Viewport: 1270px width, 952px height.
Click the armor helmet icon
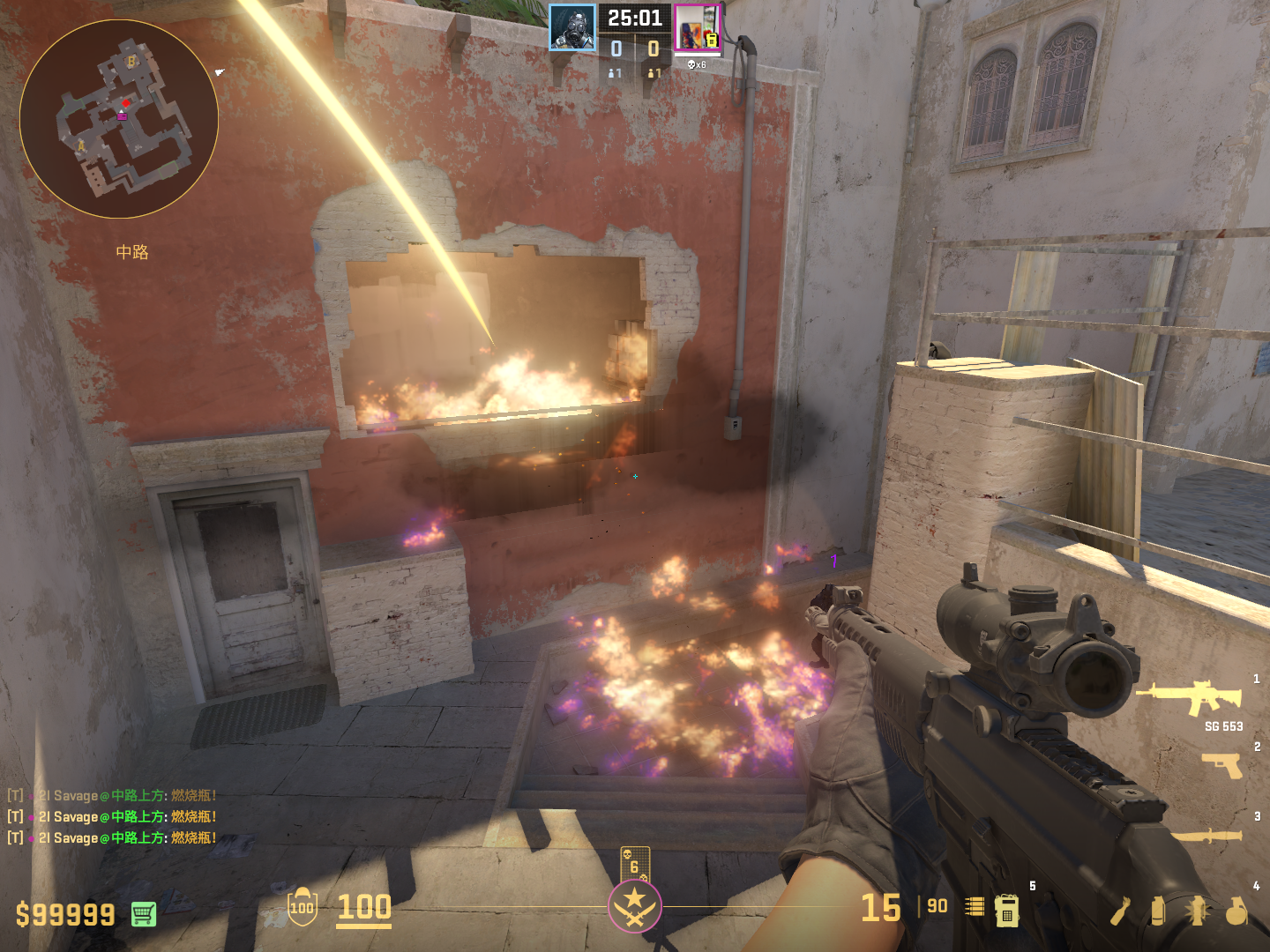point(302,906)
